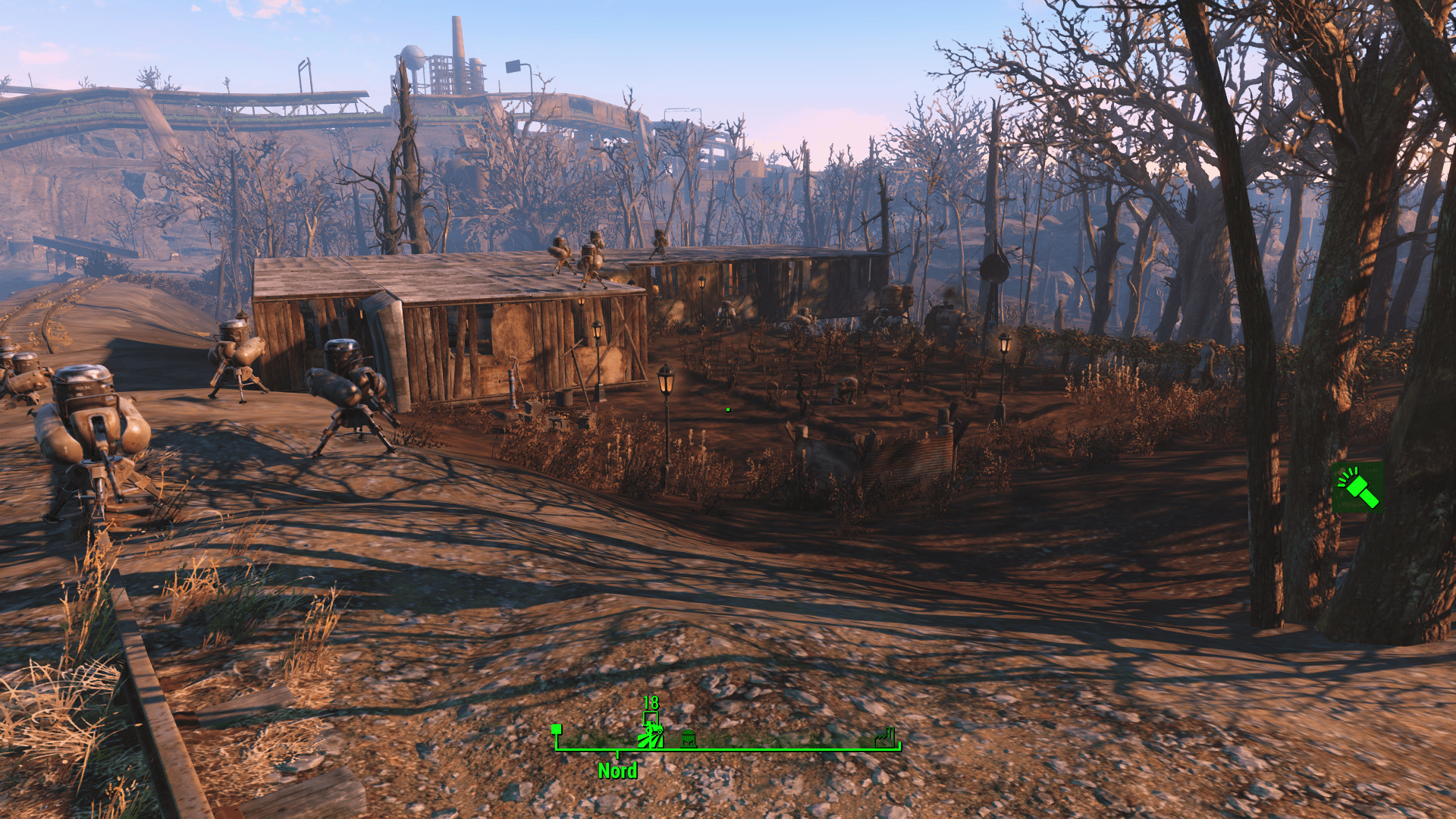Click the Nord heading label
This screenshot has height=819, width=1456.
click(x=617, y=771)
